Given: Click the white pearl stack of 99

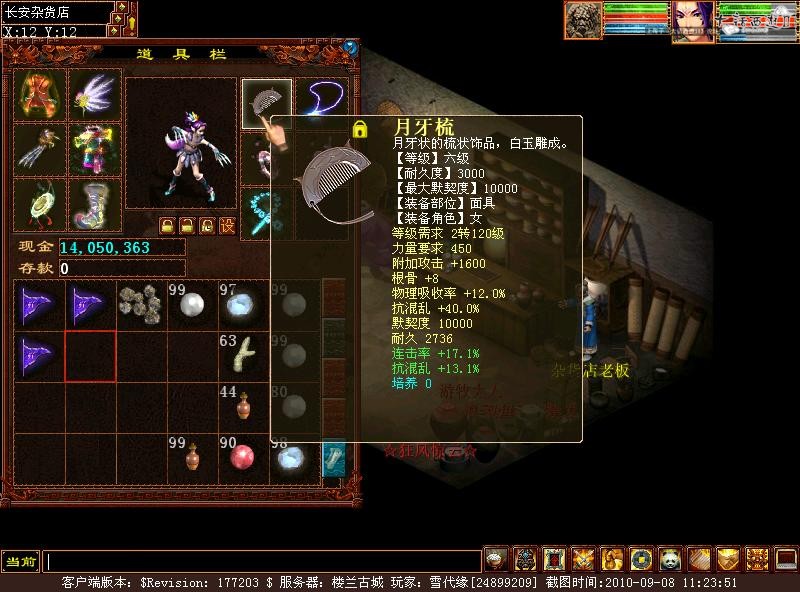Looking at the screenshot, I should 192,305.
